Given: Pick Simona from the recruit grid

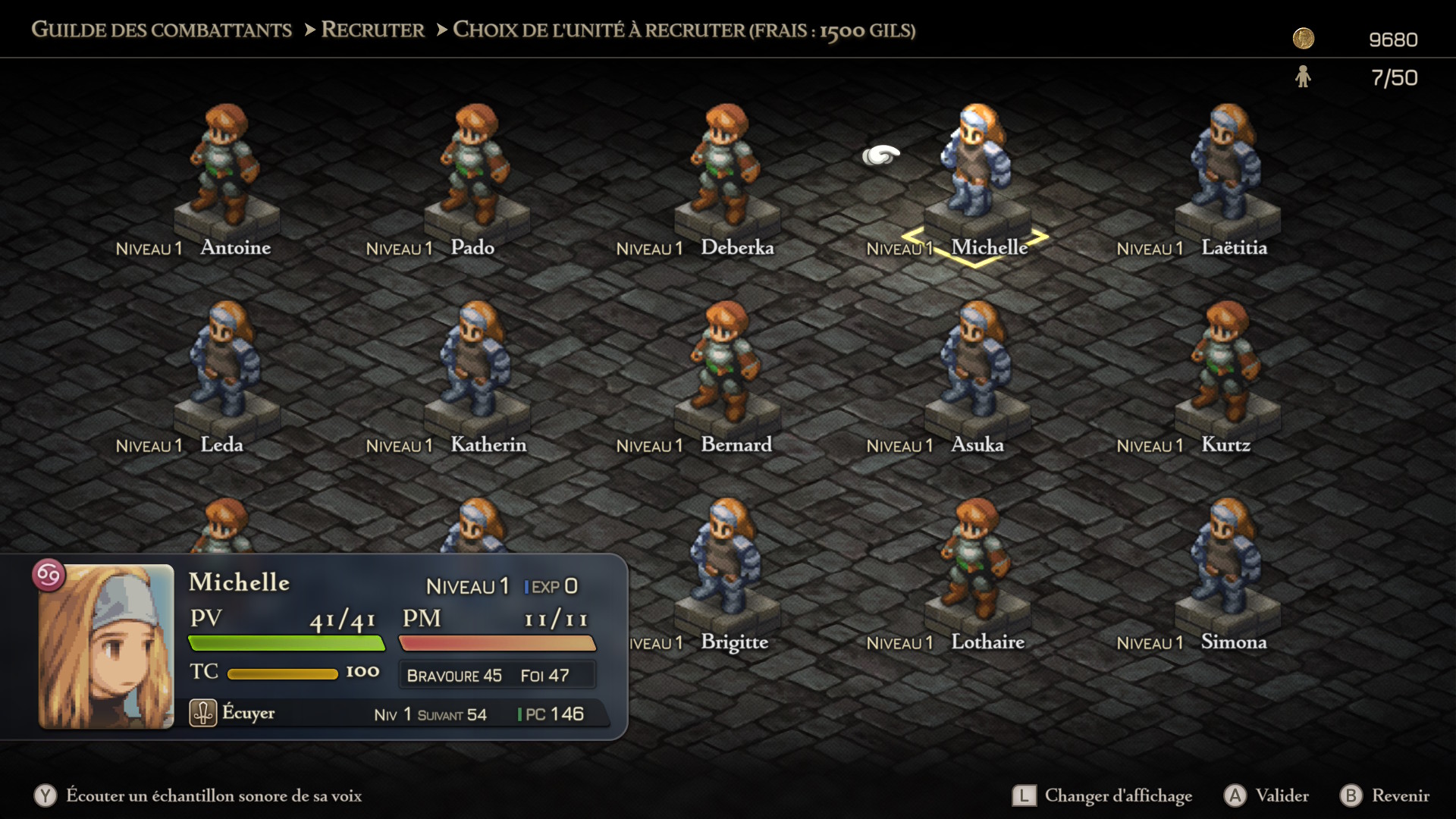Looking at the screenshot, I should (1225, 561).
